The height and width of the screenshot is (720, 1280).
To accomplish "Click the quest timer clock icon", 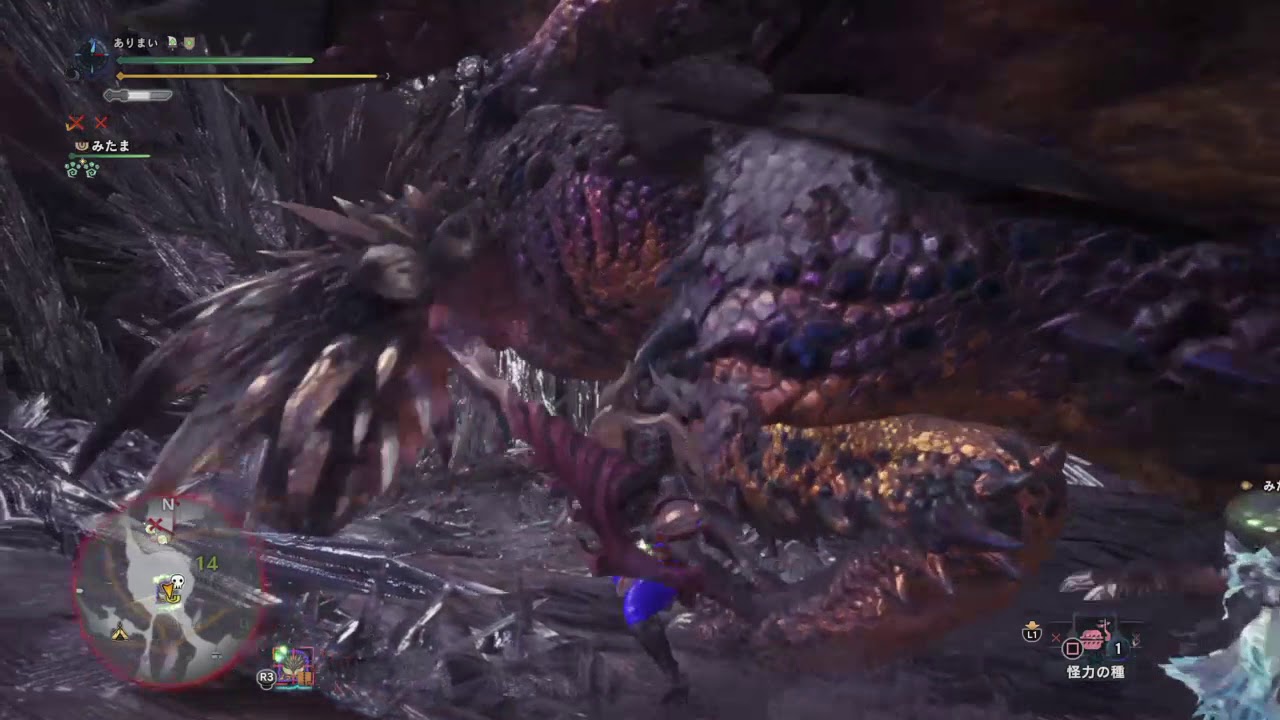I will coord(92,55).
